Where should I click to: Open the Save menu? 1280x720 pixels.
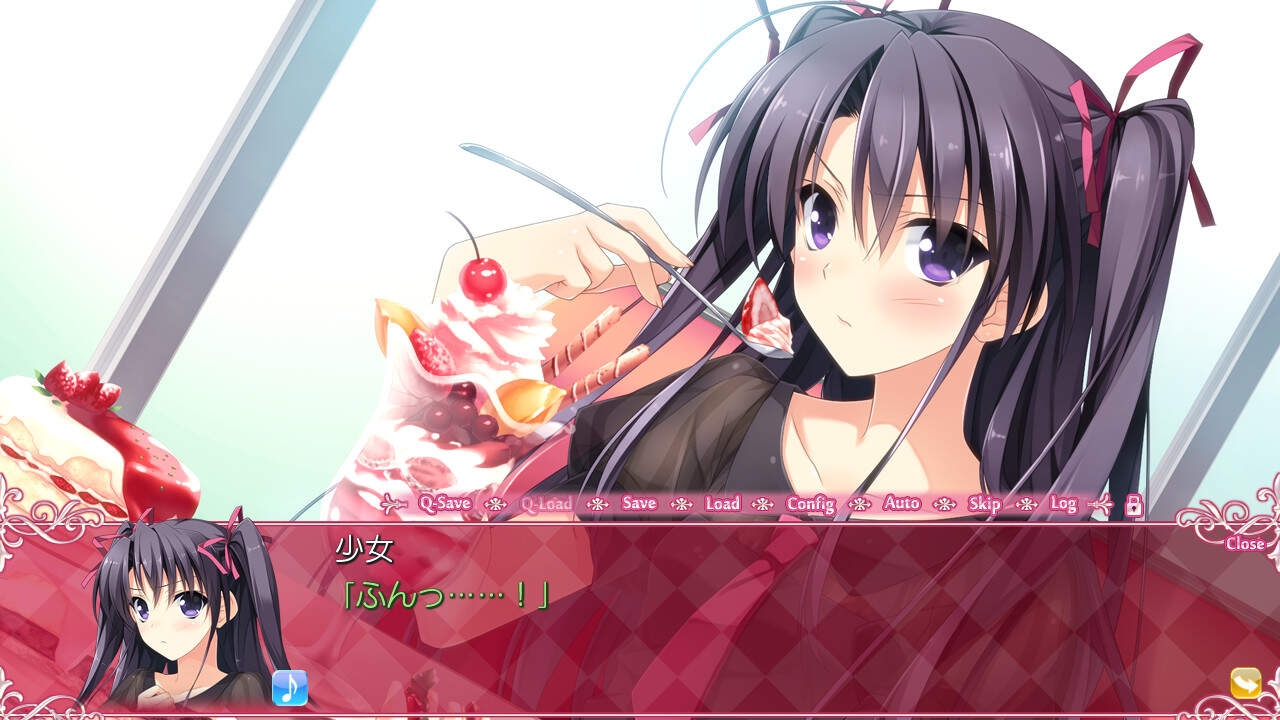639,503
